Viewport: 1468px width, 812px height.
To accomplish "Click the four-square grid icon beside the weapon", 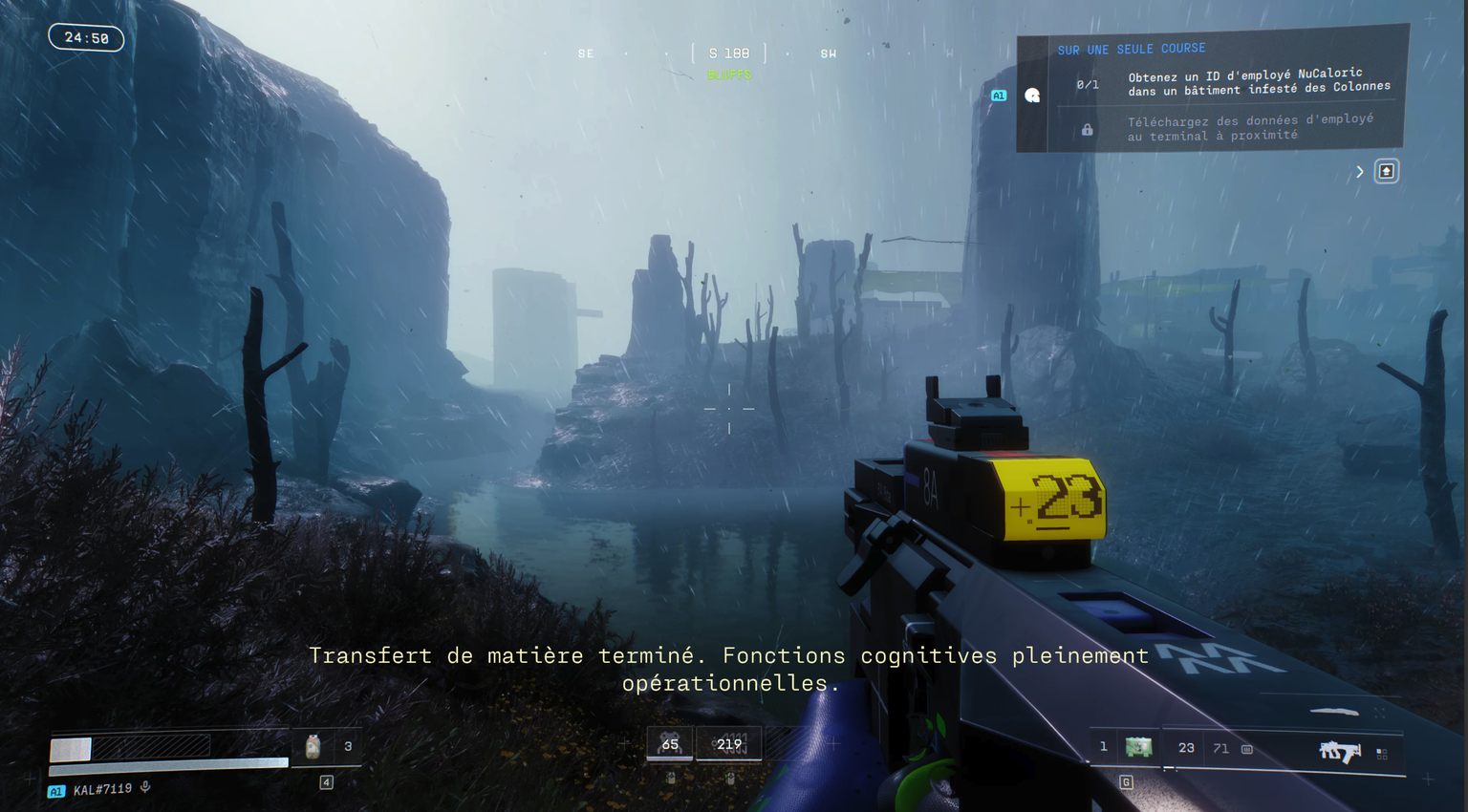I will (x=1382, y=754).
